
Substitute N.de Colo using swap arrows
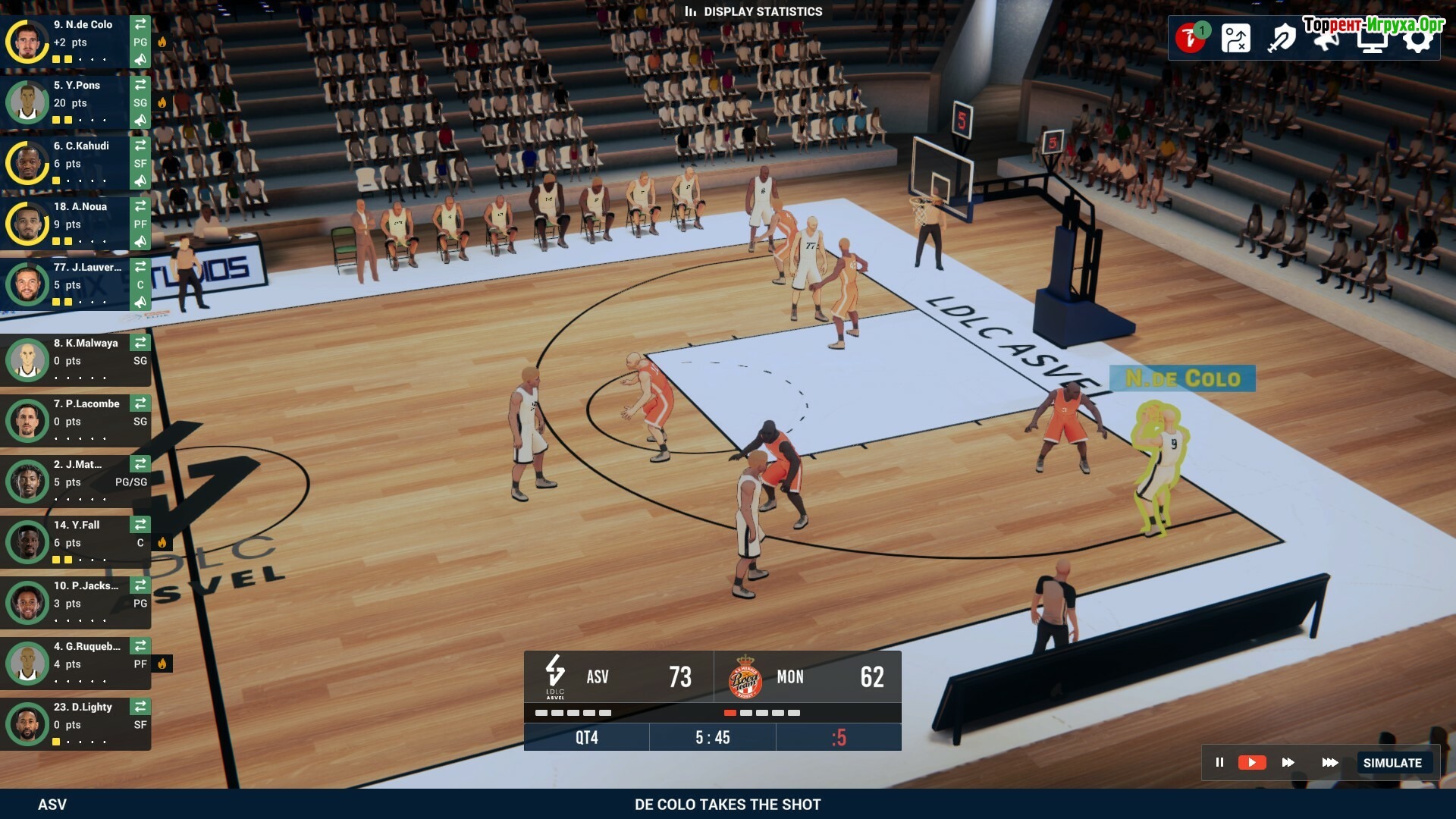(x=140, y=24)
